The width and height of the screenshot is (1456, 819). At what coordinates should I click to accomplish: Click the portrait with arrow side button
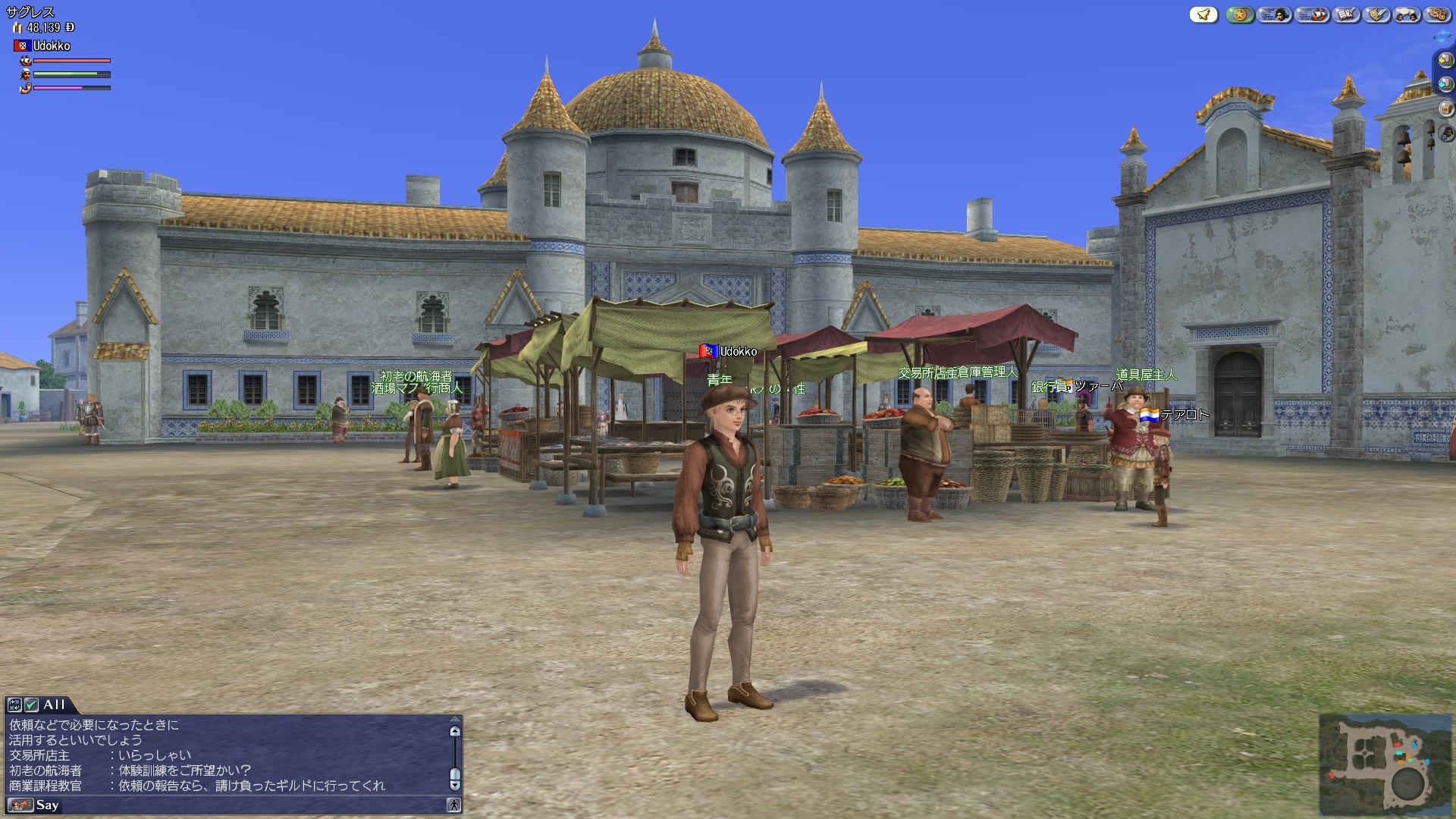click(1445, 133)
